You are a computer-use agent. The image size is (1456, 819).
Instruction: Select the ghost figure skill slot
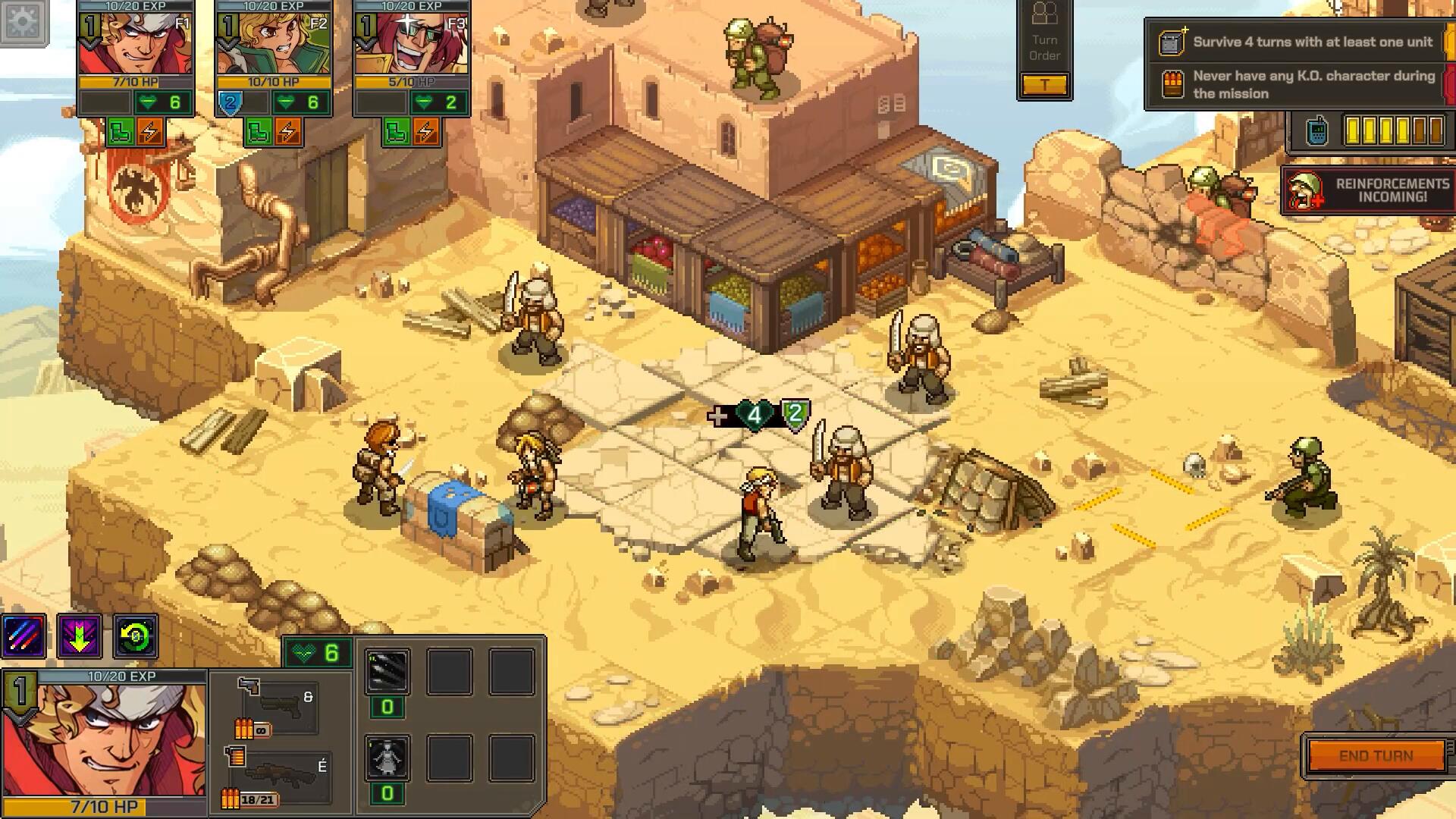[x=388, y=757]
